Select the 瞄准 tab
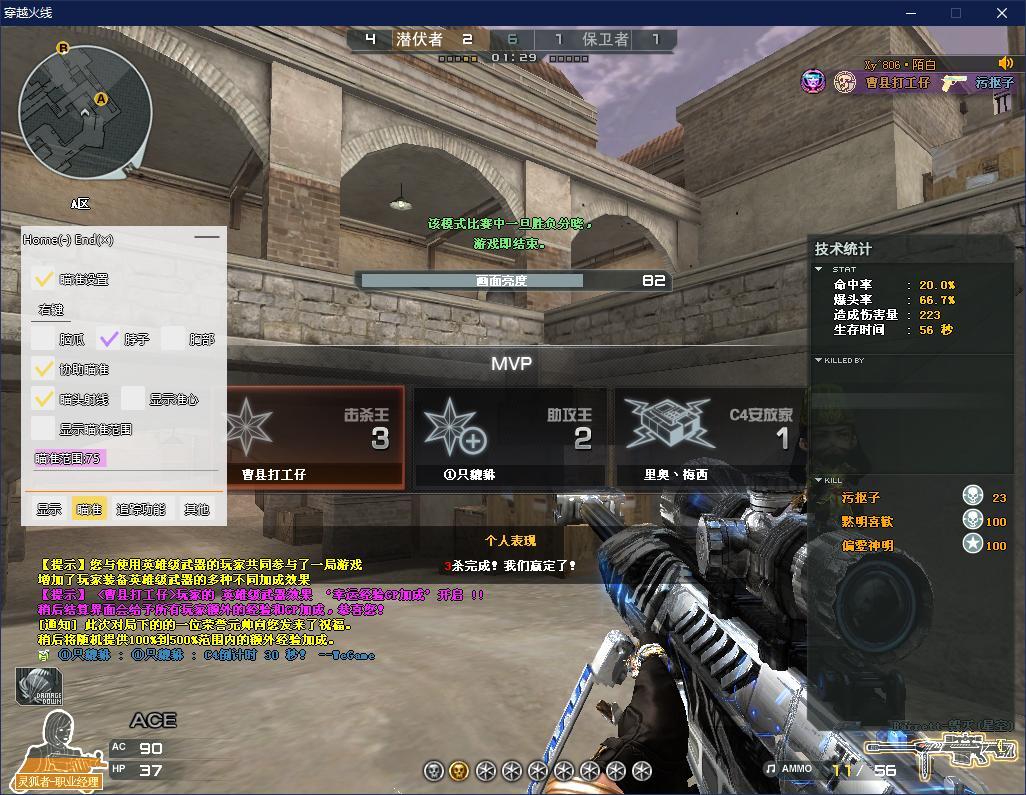 coord(89,509)
